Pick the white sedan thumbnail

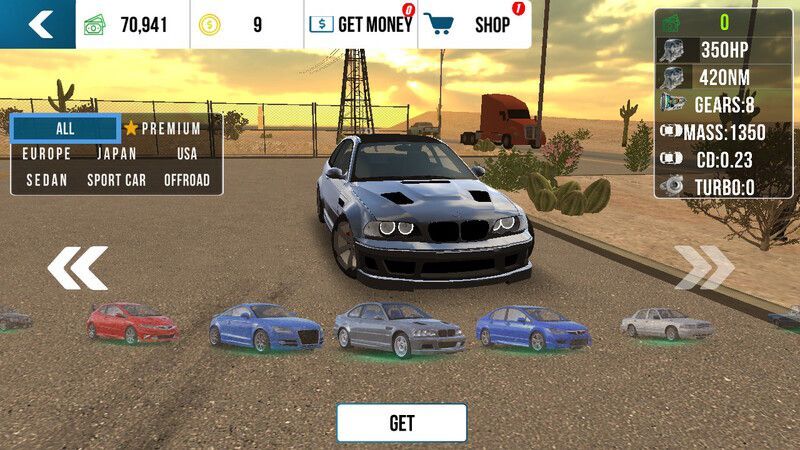click(x=666, y=324)
